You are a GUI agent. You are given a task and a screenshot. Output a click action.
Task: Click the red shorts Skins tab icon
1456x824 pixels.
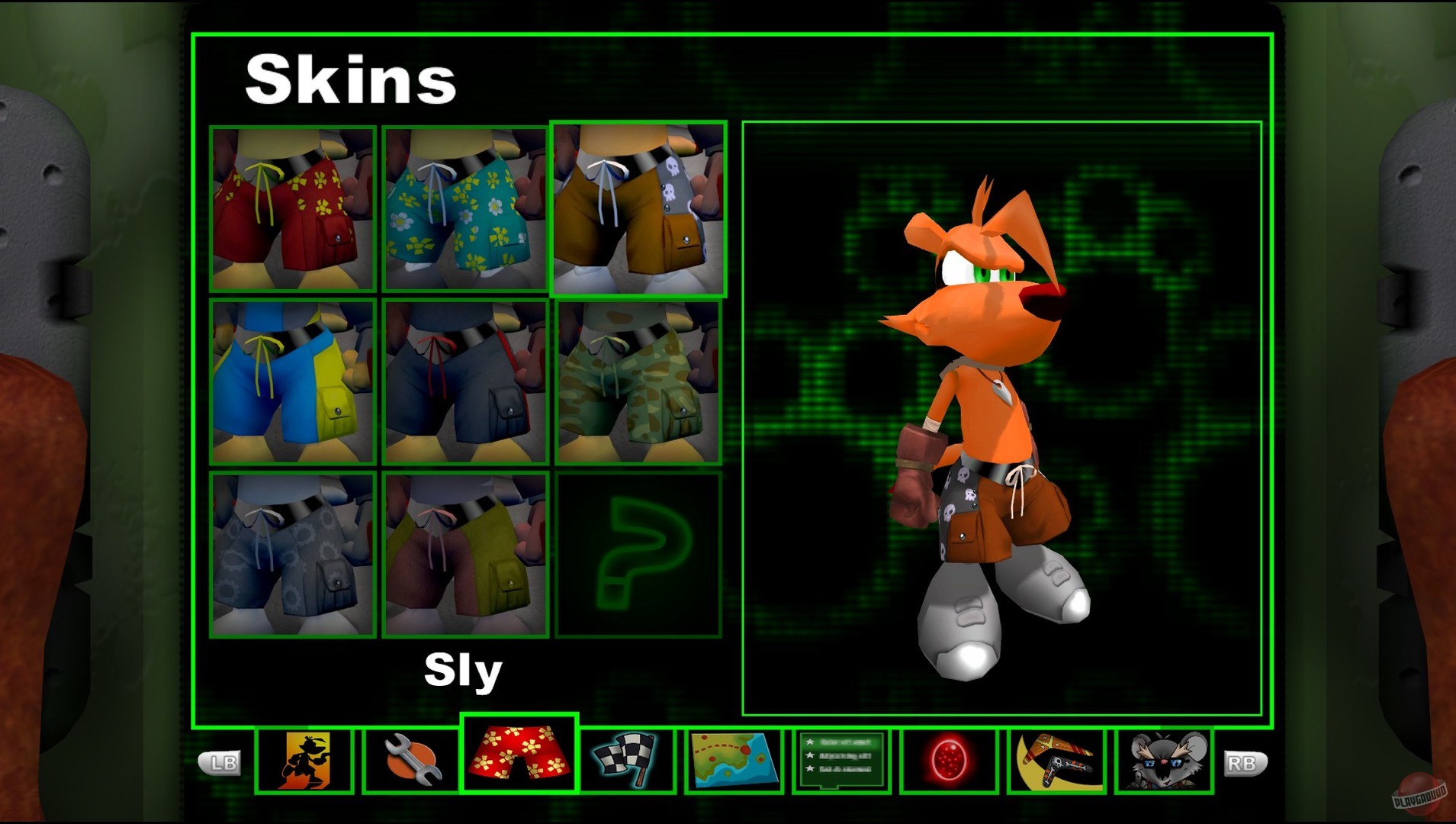click(x=519, y=763)
